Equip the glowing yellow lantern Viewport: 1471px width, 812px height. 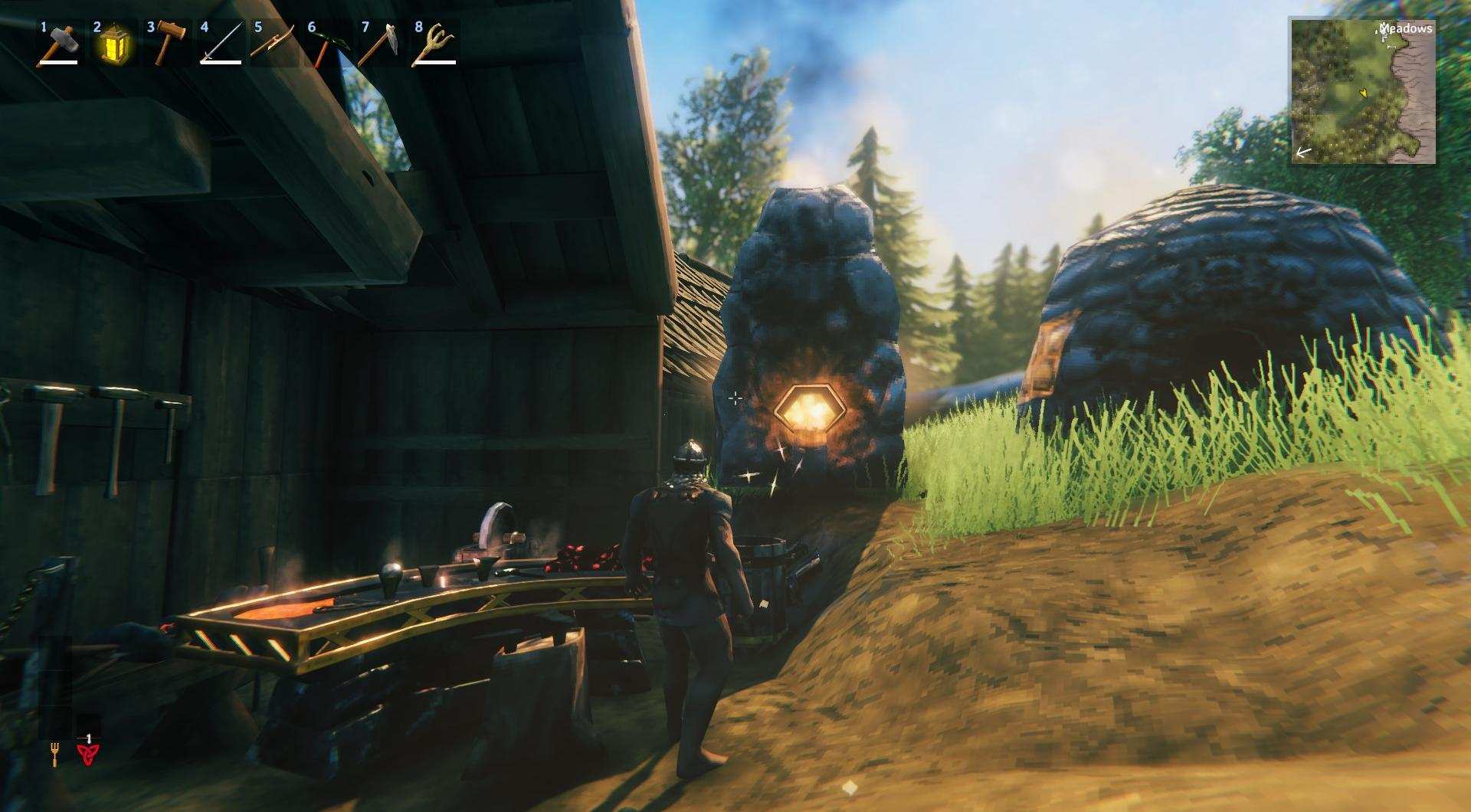pyautogui.click(x=113, y=44)
